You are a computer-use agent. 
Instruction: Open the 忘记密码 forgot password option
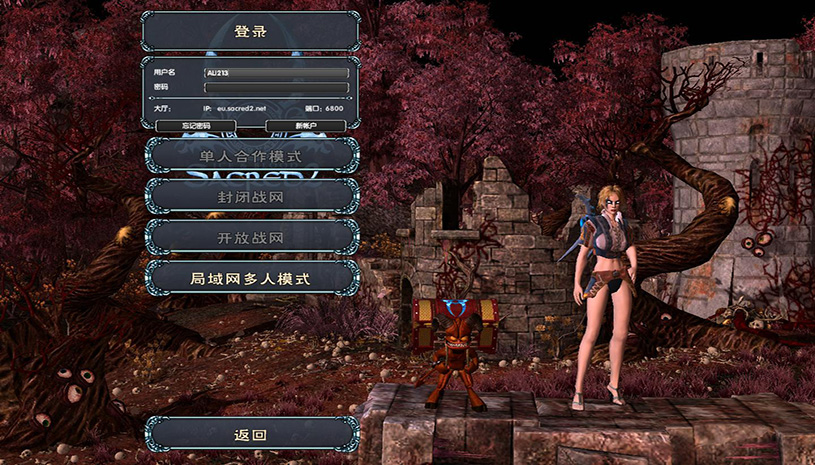(196, 126)
